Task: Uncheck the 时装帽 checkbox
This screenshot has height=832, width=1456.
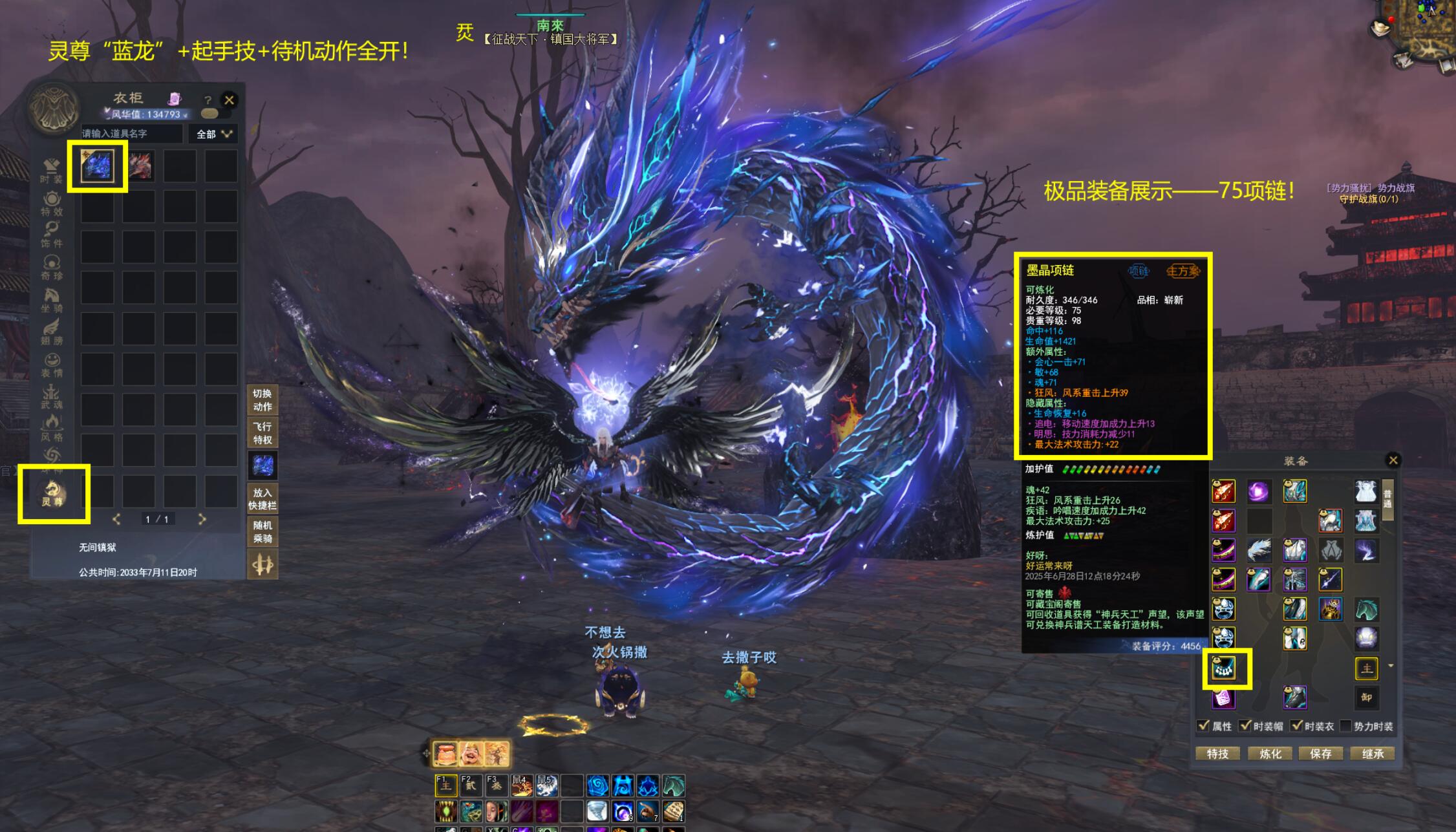Action: [x=1245, y=726]
